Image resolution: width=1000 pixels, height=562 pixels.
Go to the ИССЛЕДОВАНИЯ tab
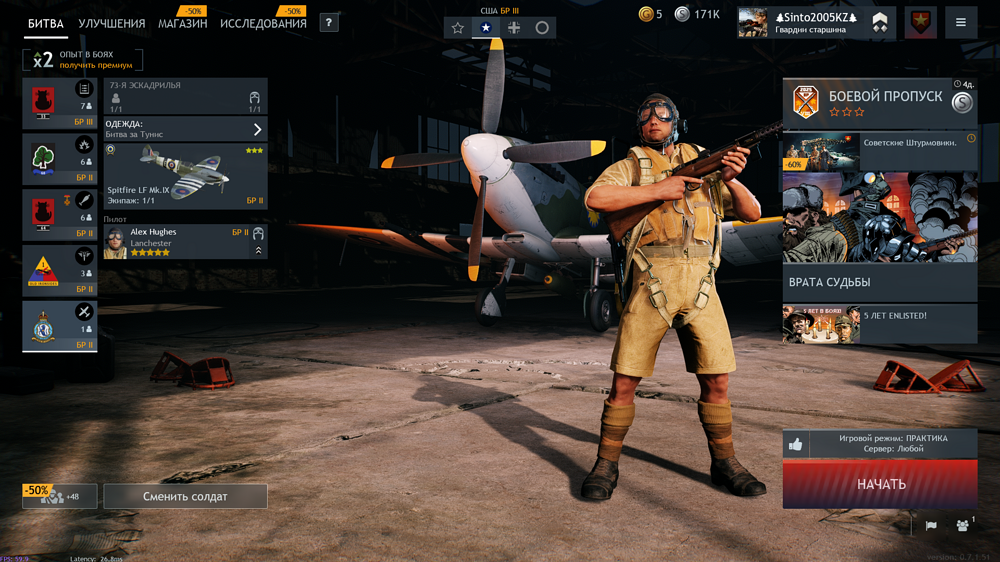coord(263,24)
